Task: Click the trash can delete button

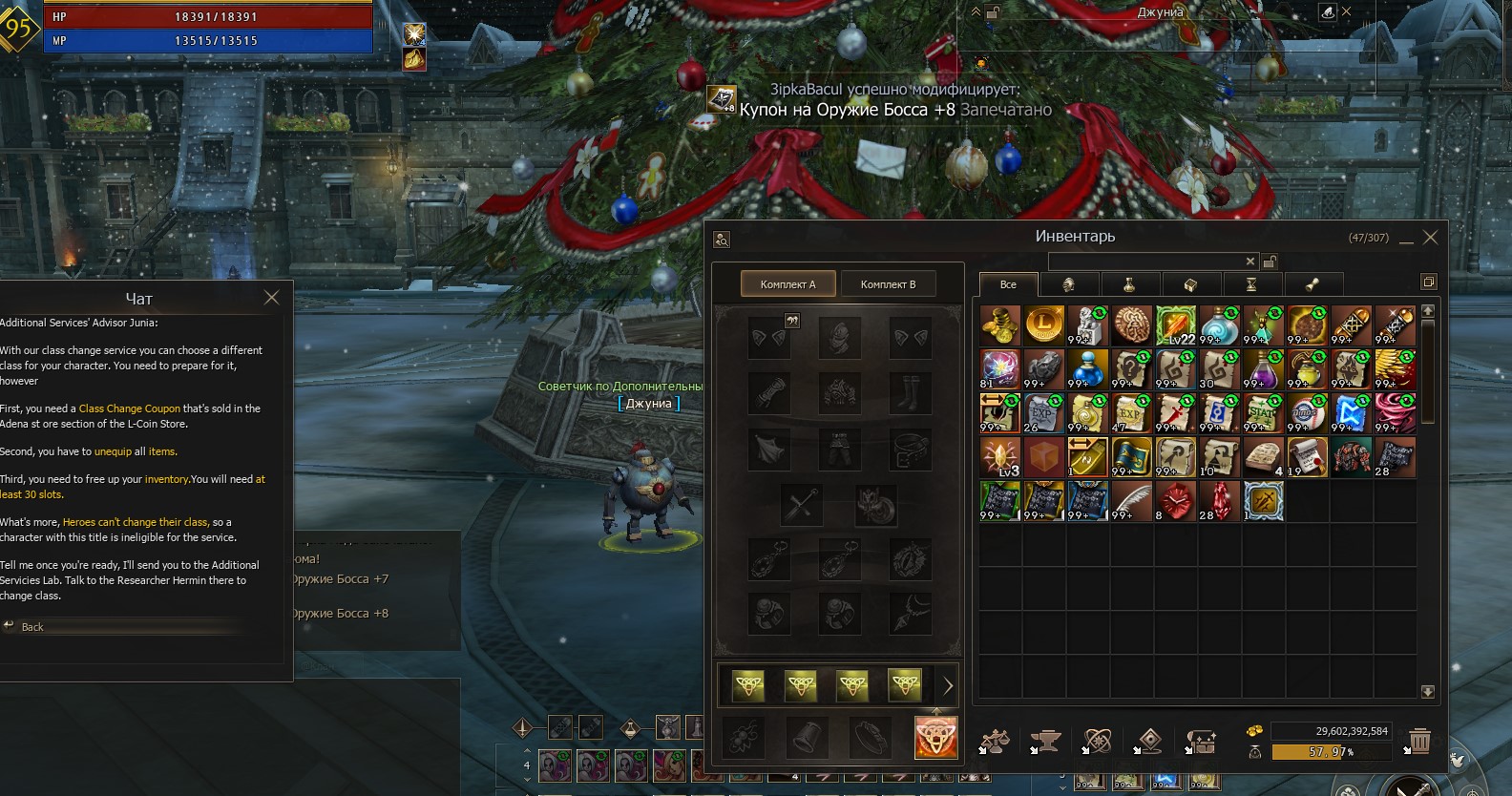Action: pyautogui.click(x=1419, y=741)
